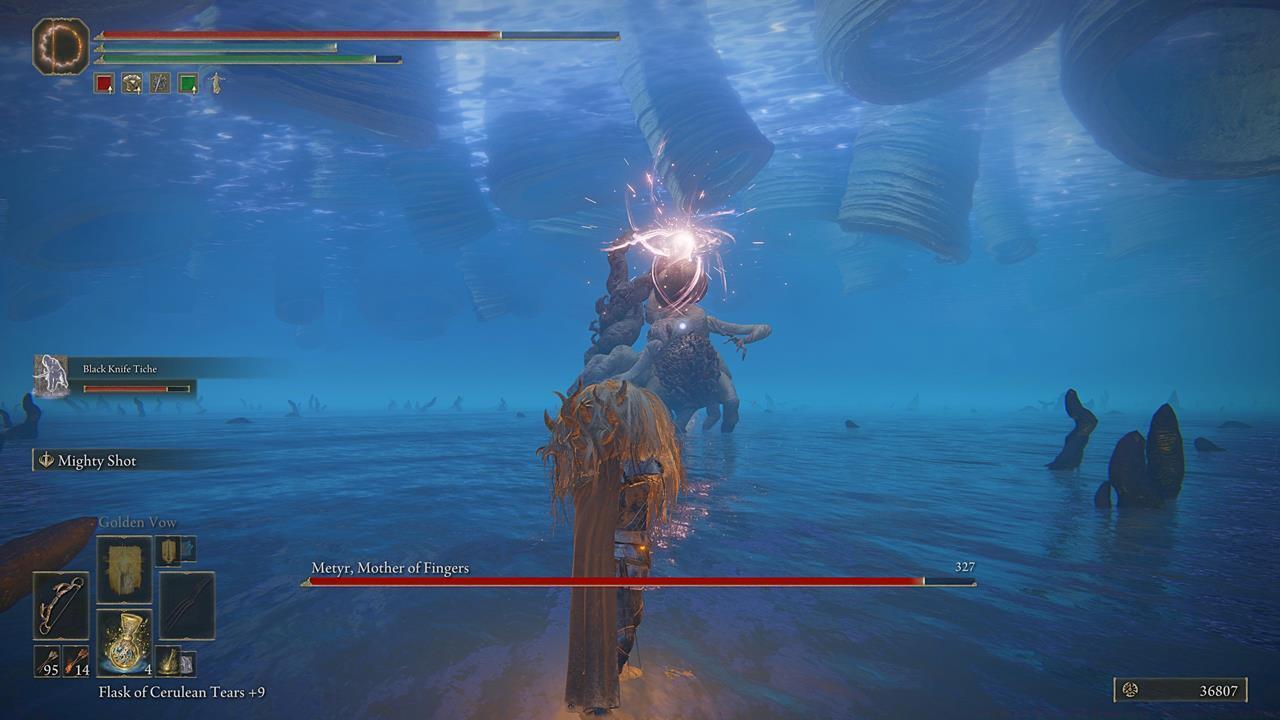Expand the pouch torch item slot
1280x720 pixels.
pos(170,662)
